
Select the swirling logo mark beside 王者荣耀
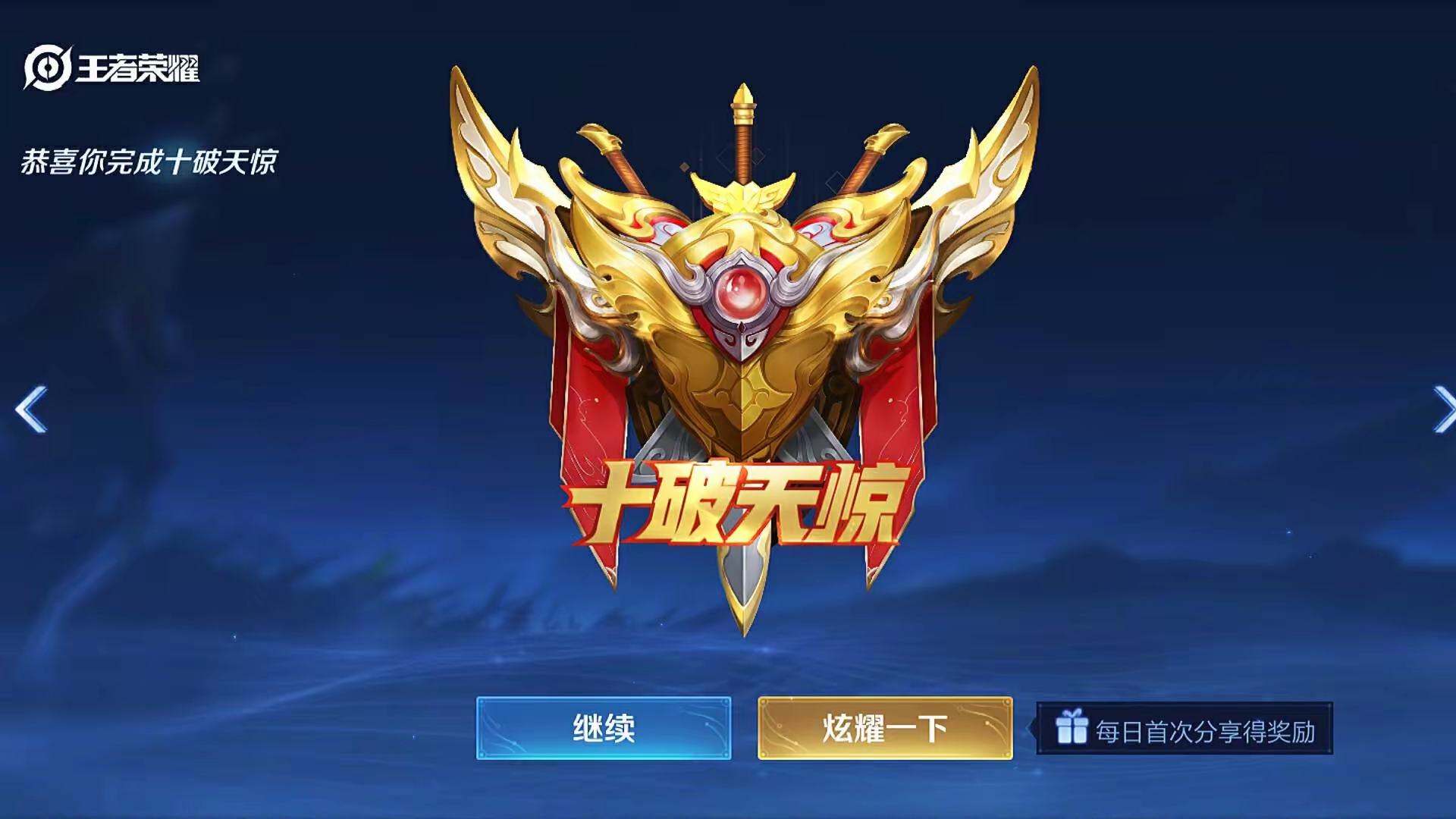[x=47, y=67]
